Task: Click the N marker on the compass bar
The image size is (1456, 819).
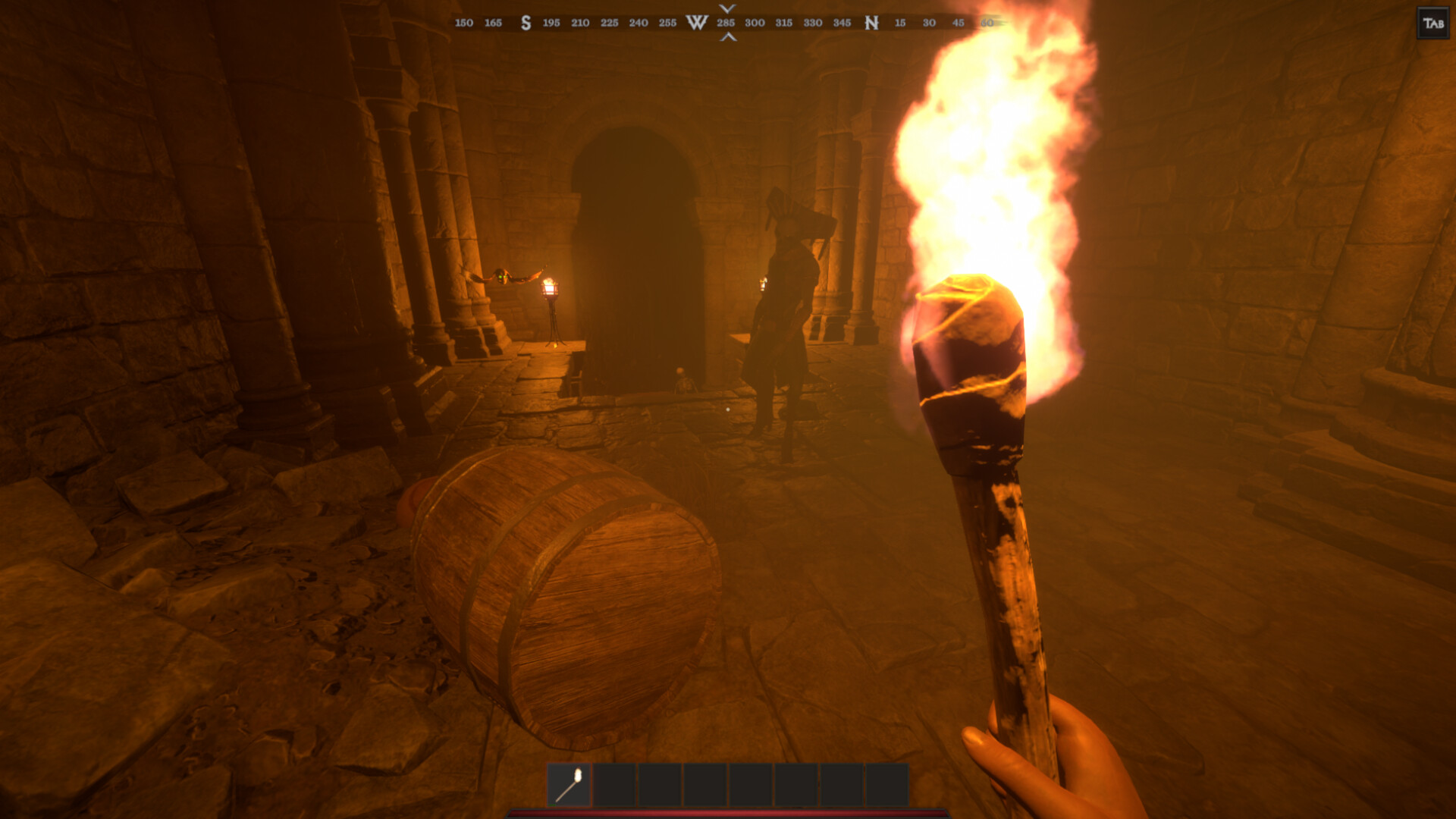Action: point(871,23)
